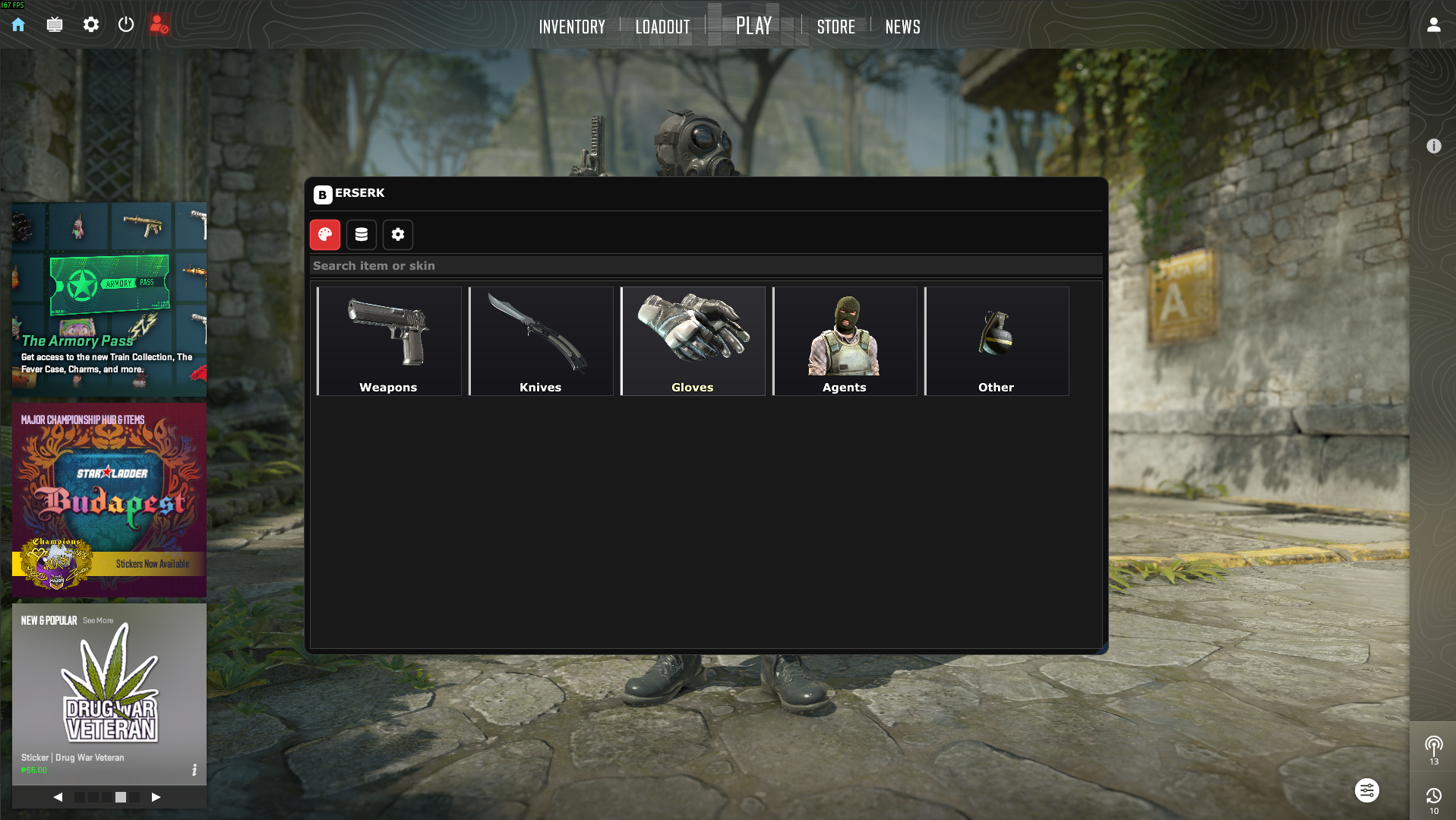Click the home icon in the top-left corner

[x=17, y=24]
